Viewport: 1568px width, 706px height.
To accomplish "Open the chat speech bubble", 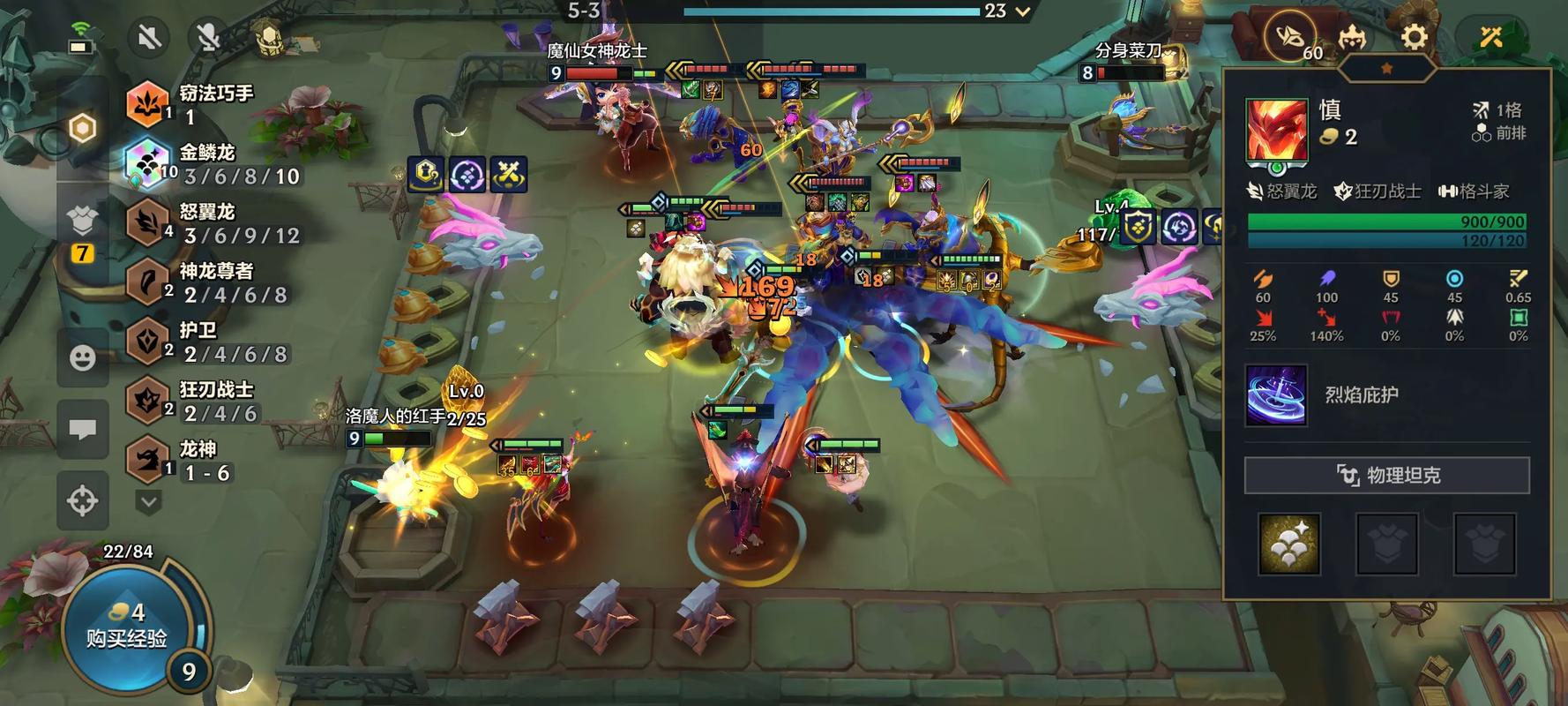I will pos(83,430).
